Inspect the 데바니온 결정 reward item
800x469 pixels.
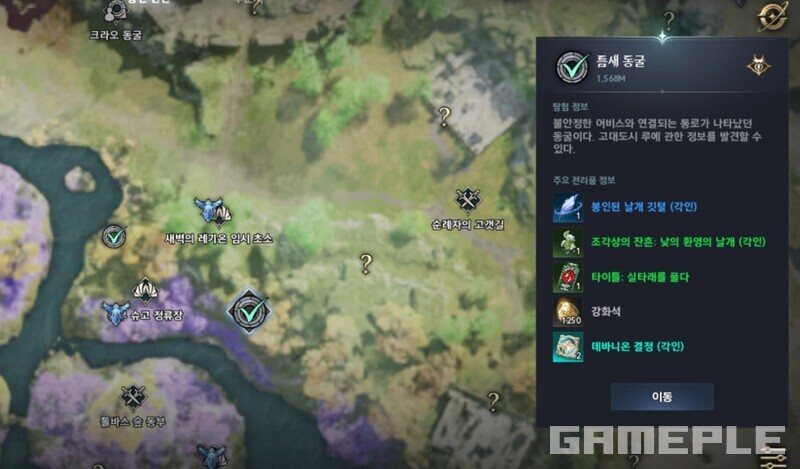click(568, 346)
